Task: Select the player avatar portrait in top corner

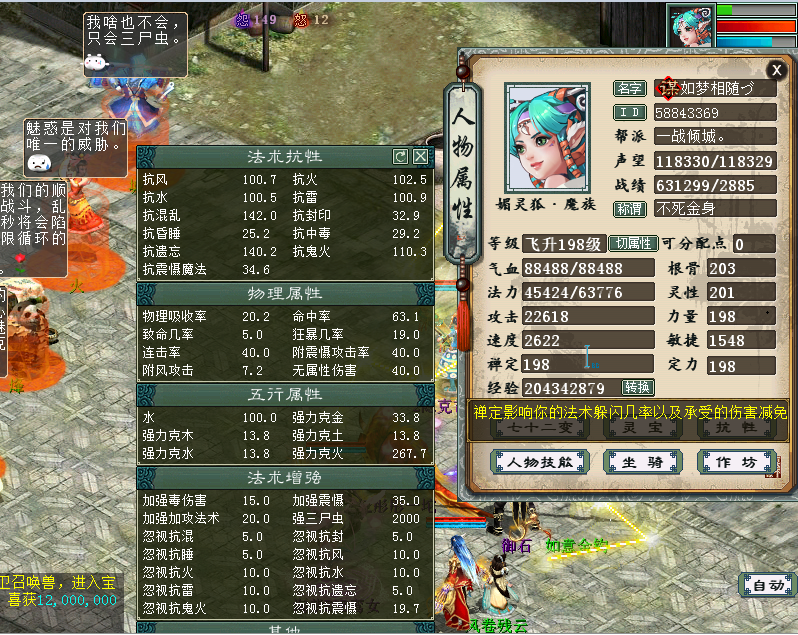Action: coord(692,27)
